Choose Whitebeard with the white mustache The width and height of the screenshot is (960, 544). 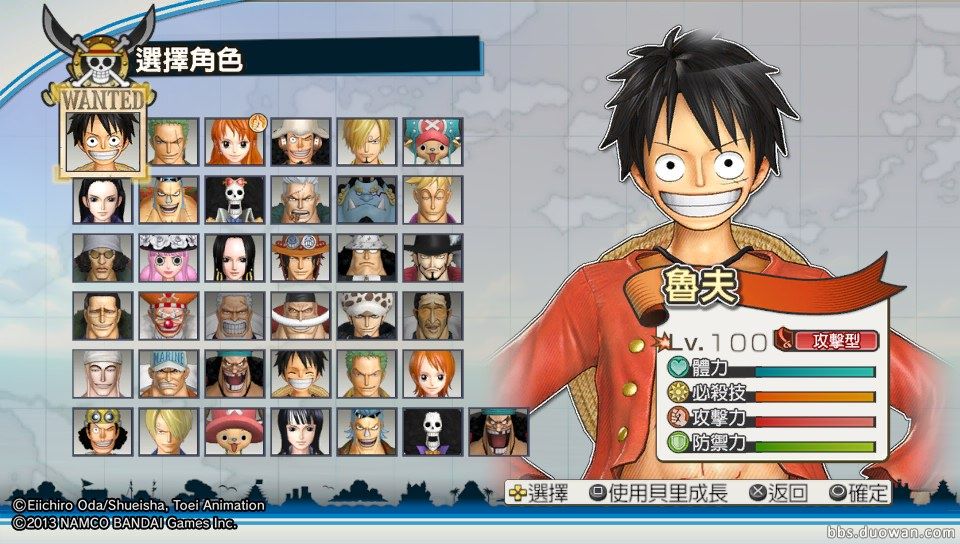point(301,315)
